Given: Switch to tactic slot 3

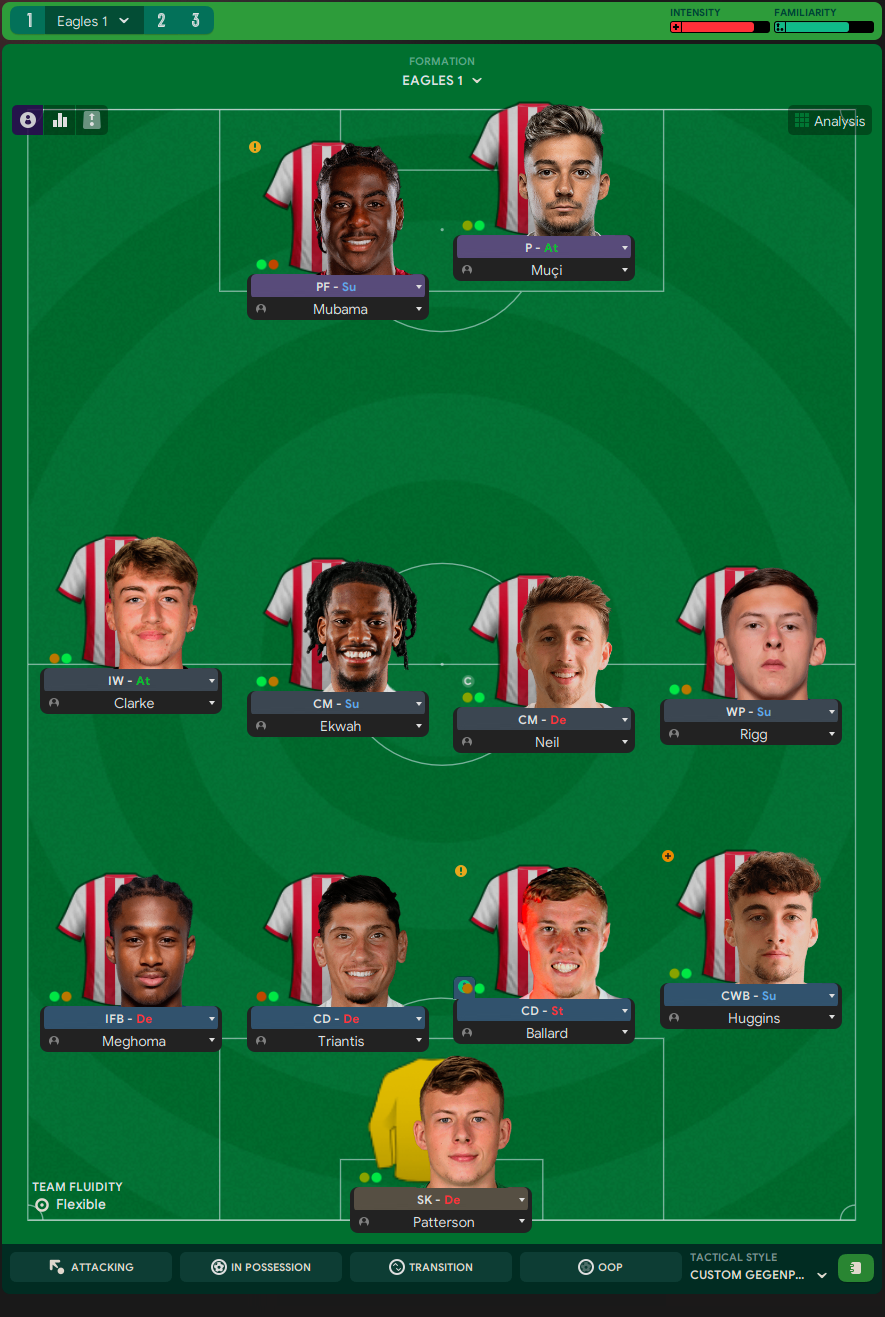Looking at the screenshot, I should [x=195, y=20].
